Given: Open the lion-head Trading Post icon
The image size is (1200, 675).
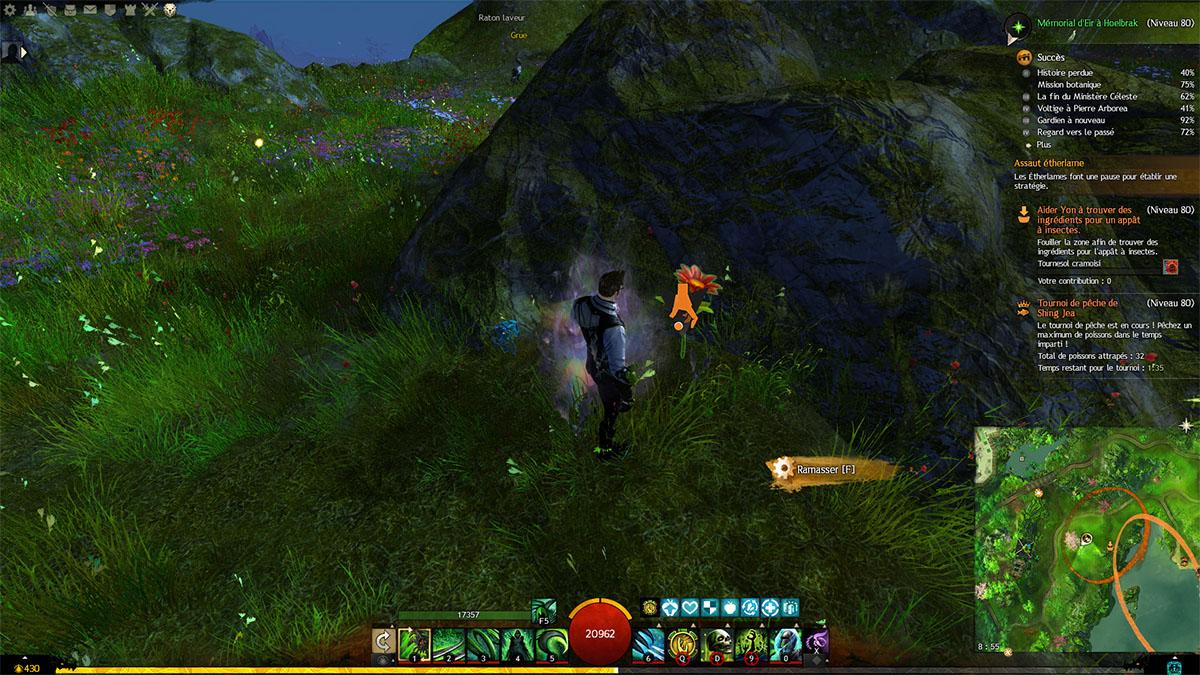Looking at the screenshot, I should (x=170, y=10).
